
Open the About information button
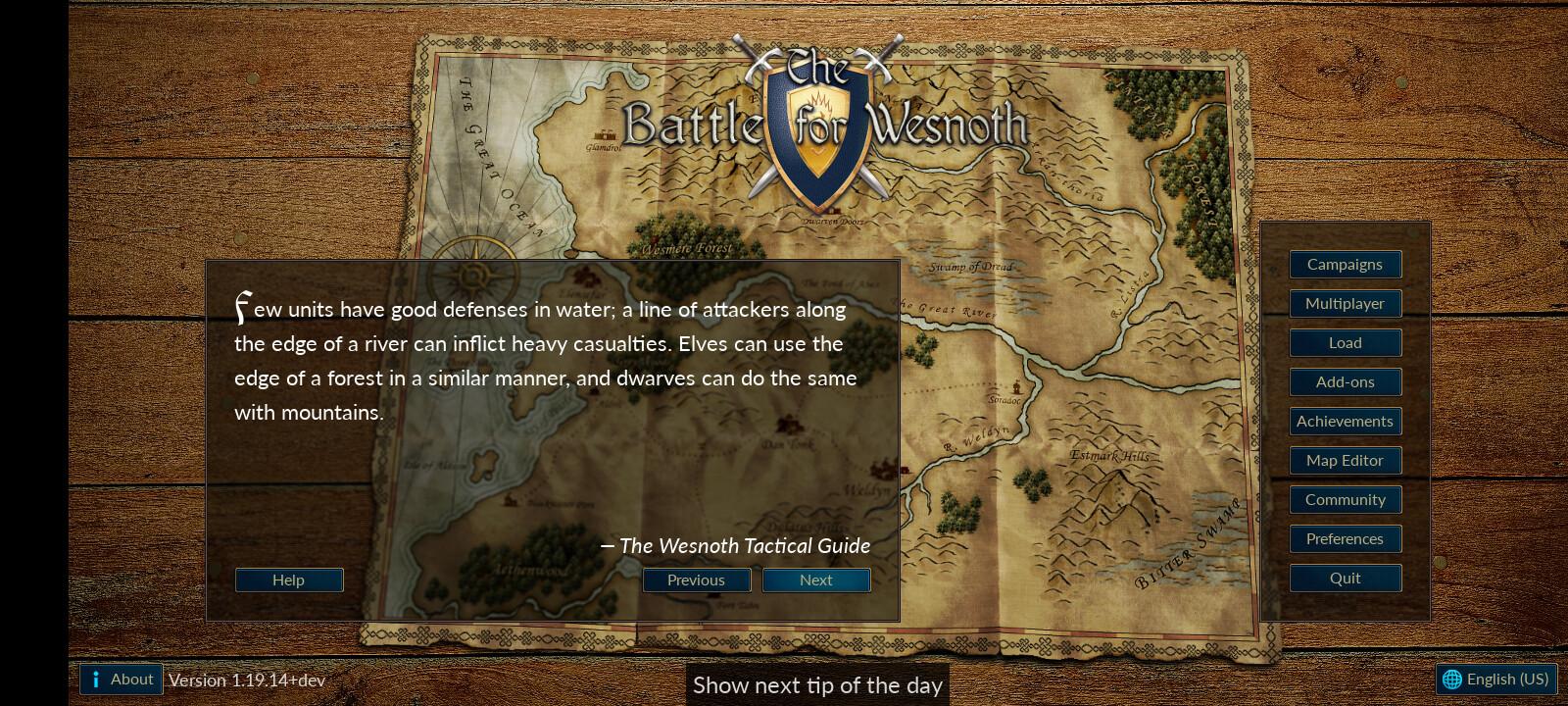122,680
